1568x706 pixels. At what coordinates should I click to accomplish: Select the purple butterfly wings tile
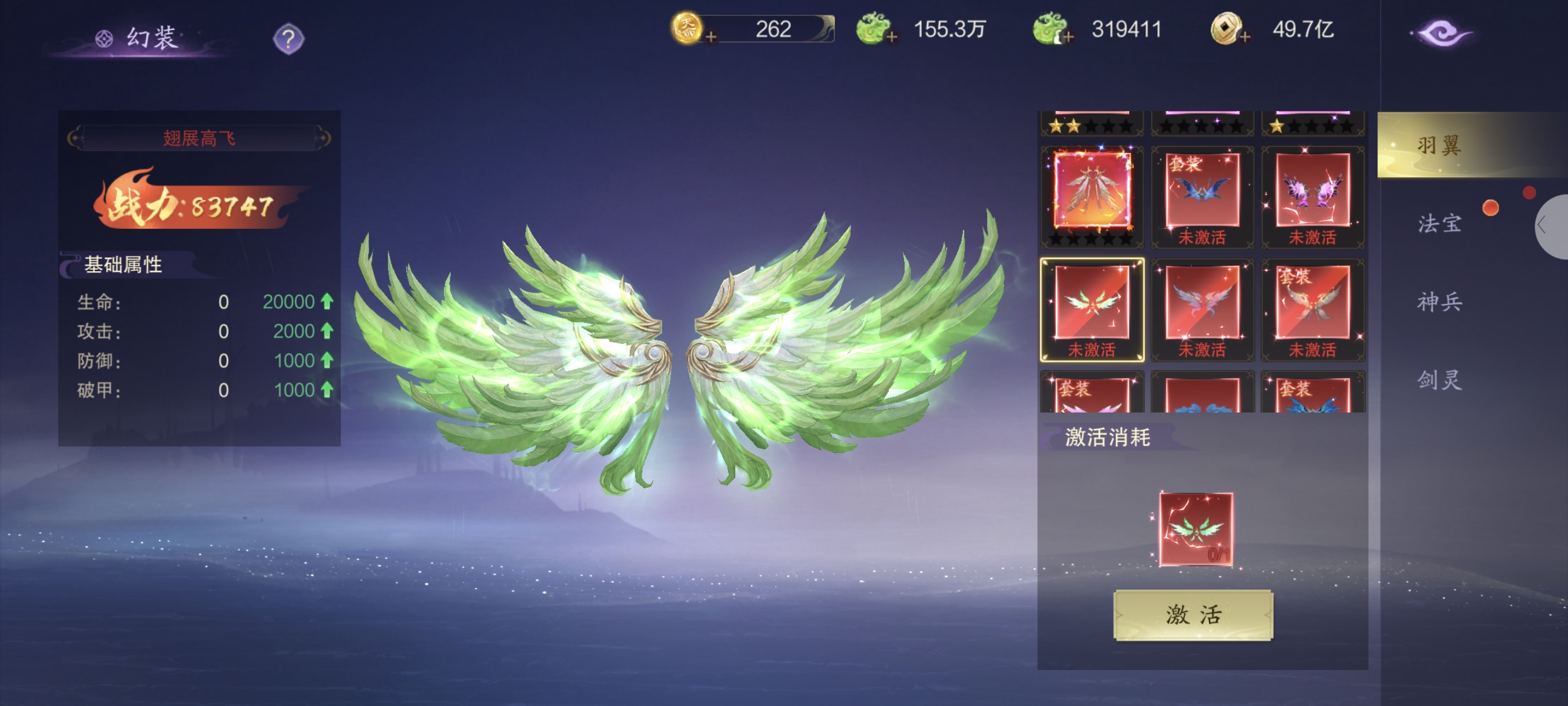click(x=1313, y=195)
